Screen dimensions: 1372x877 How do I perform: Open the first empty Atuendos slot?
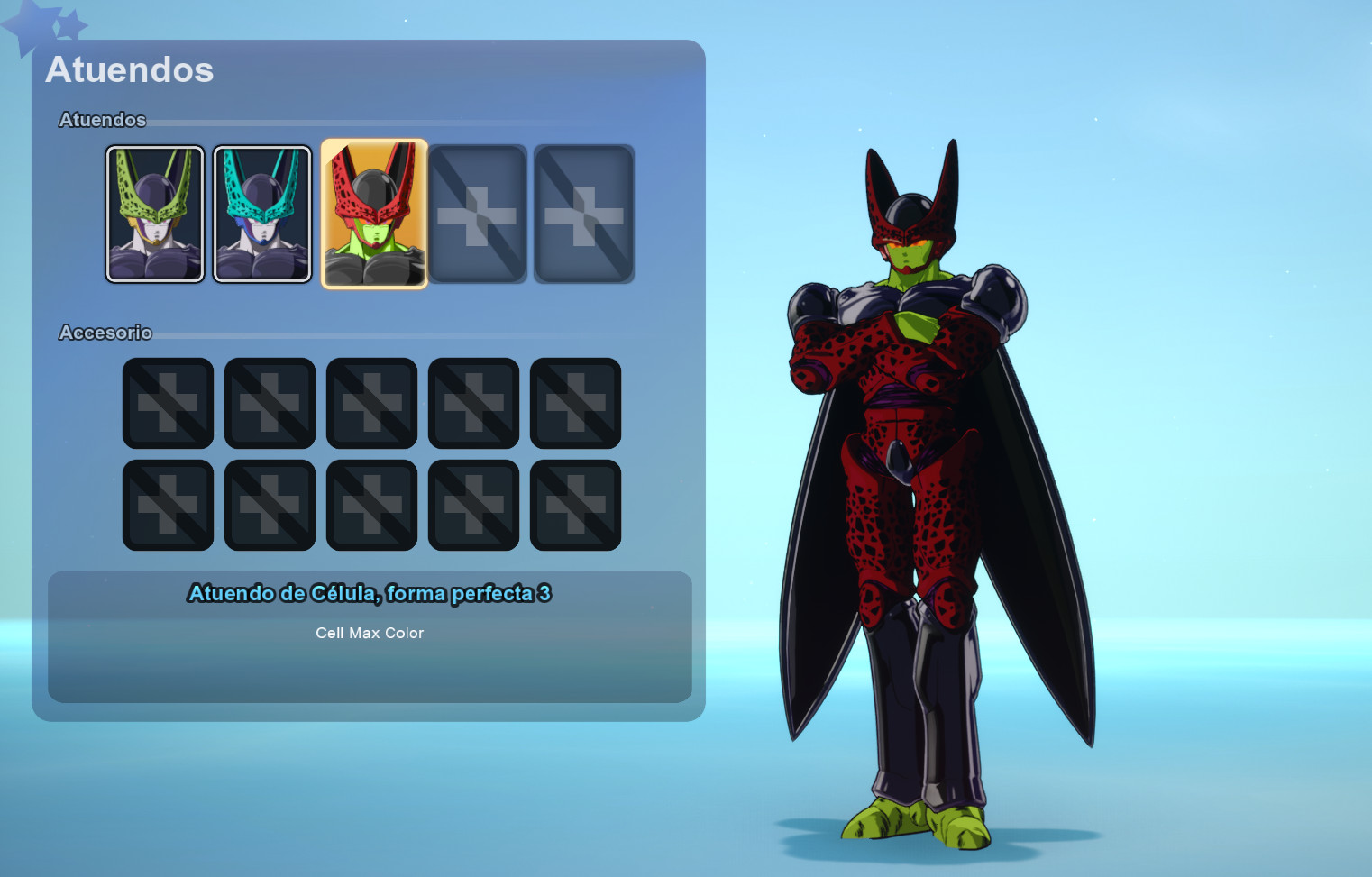pos(477,212)
